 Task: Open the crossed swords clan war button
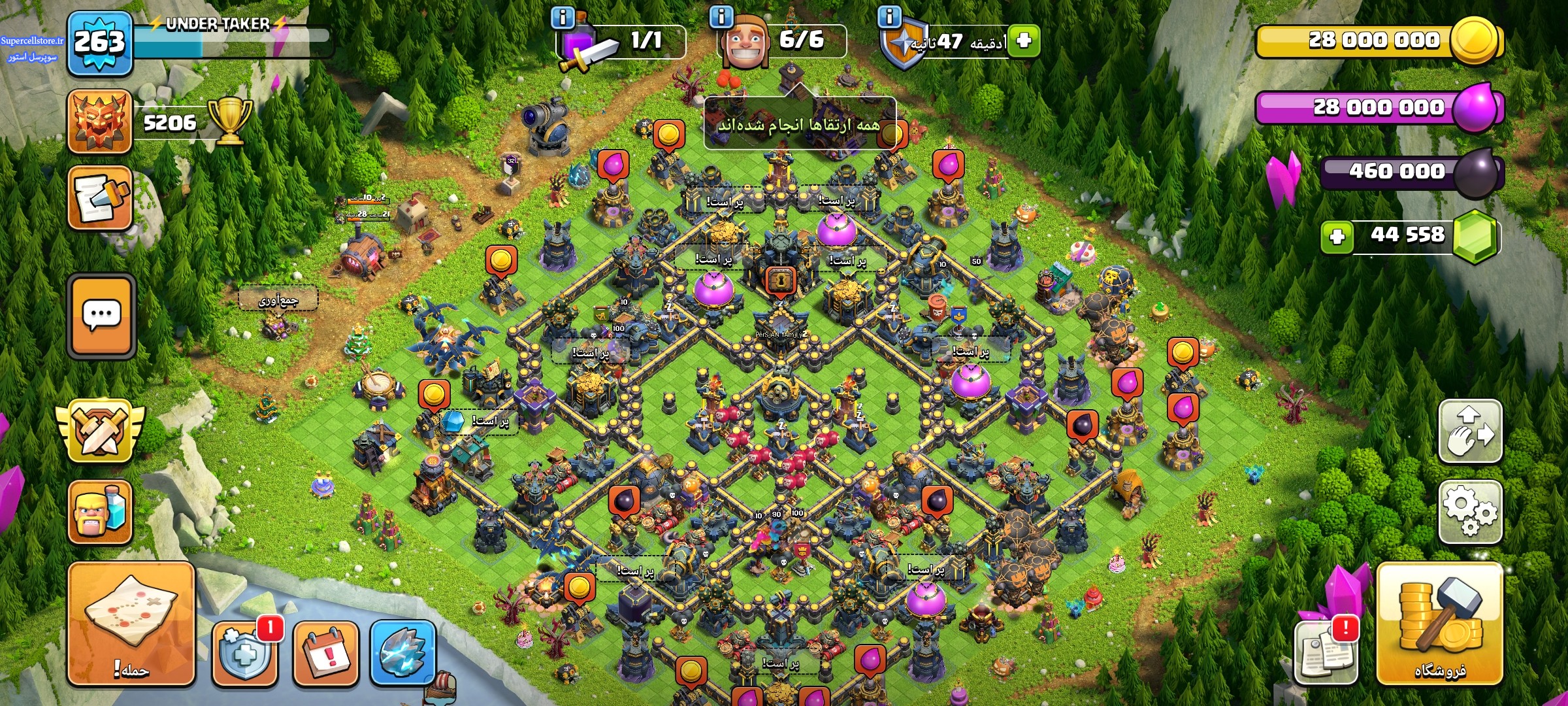[x=100, y=430]
